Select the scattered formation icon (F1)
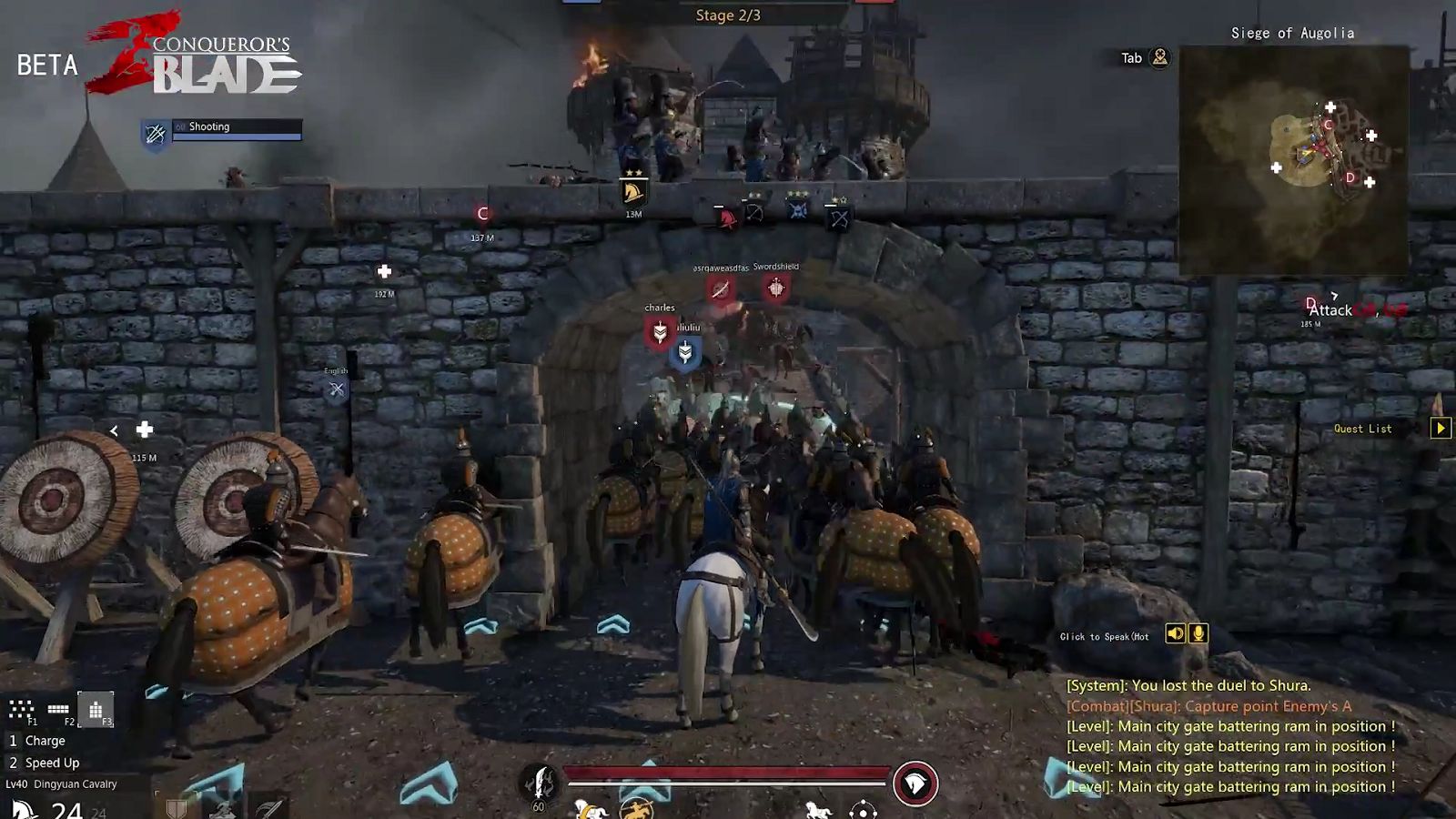Screen dimensions: 1456x819 click(21, 709)
